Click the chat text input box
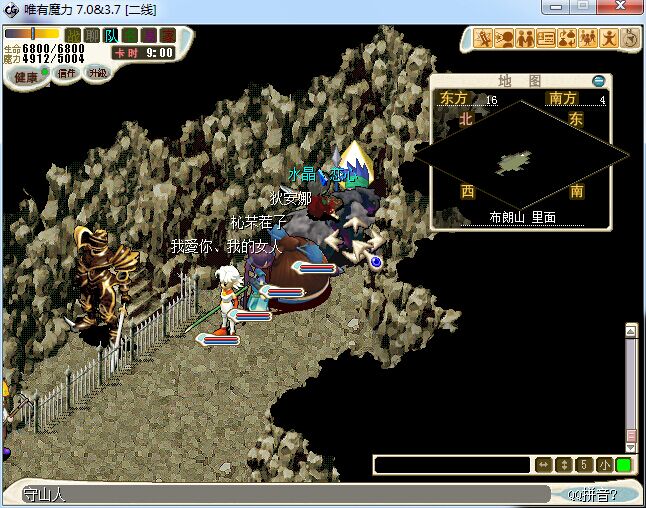This screenshot has height=508, width=646. 452,465
